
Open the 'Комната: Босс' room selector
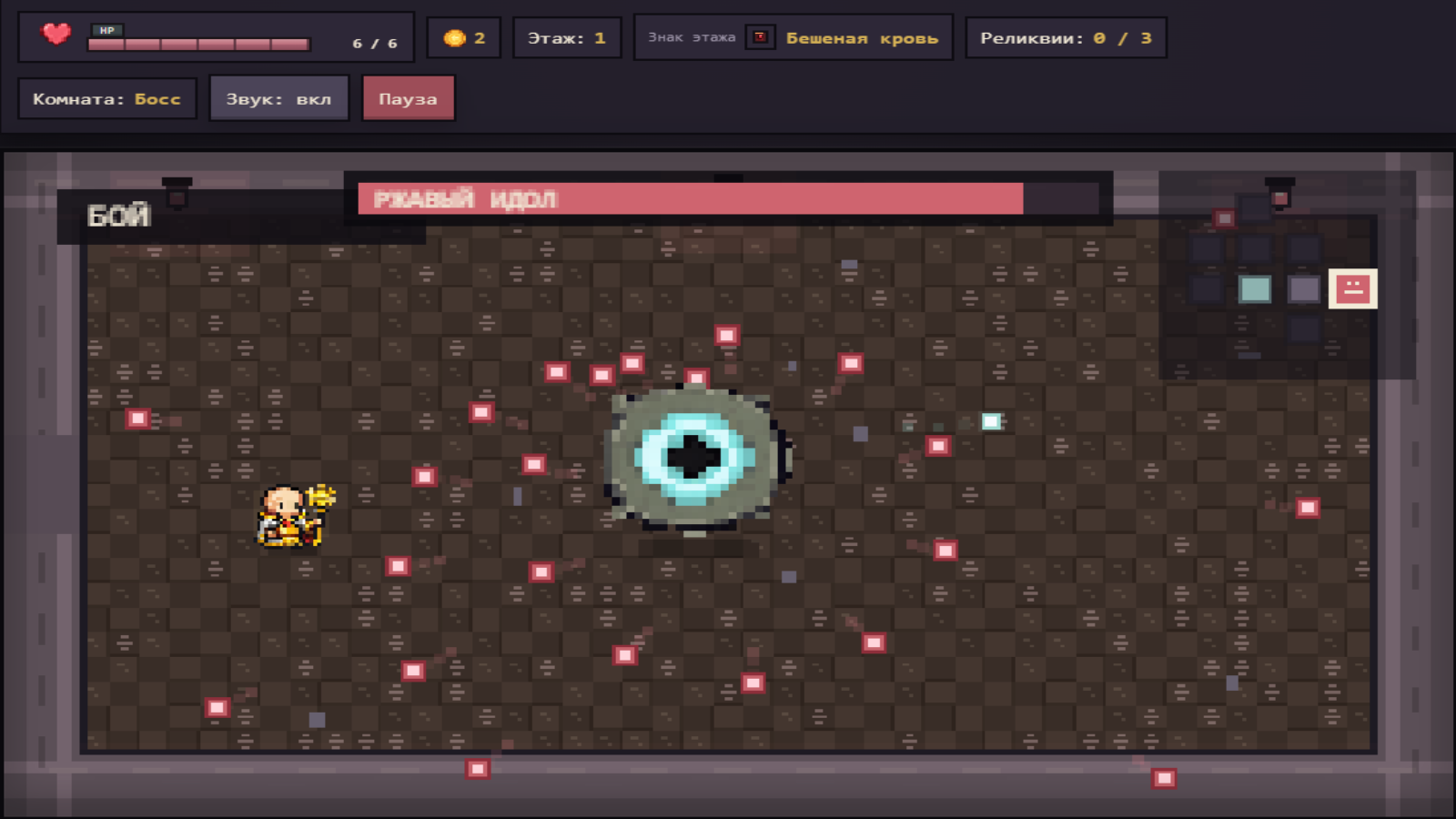click(x=106, y=98)
